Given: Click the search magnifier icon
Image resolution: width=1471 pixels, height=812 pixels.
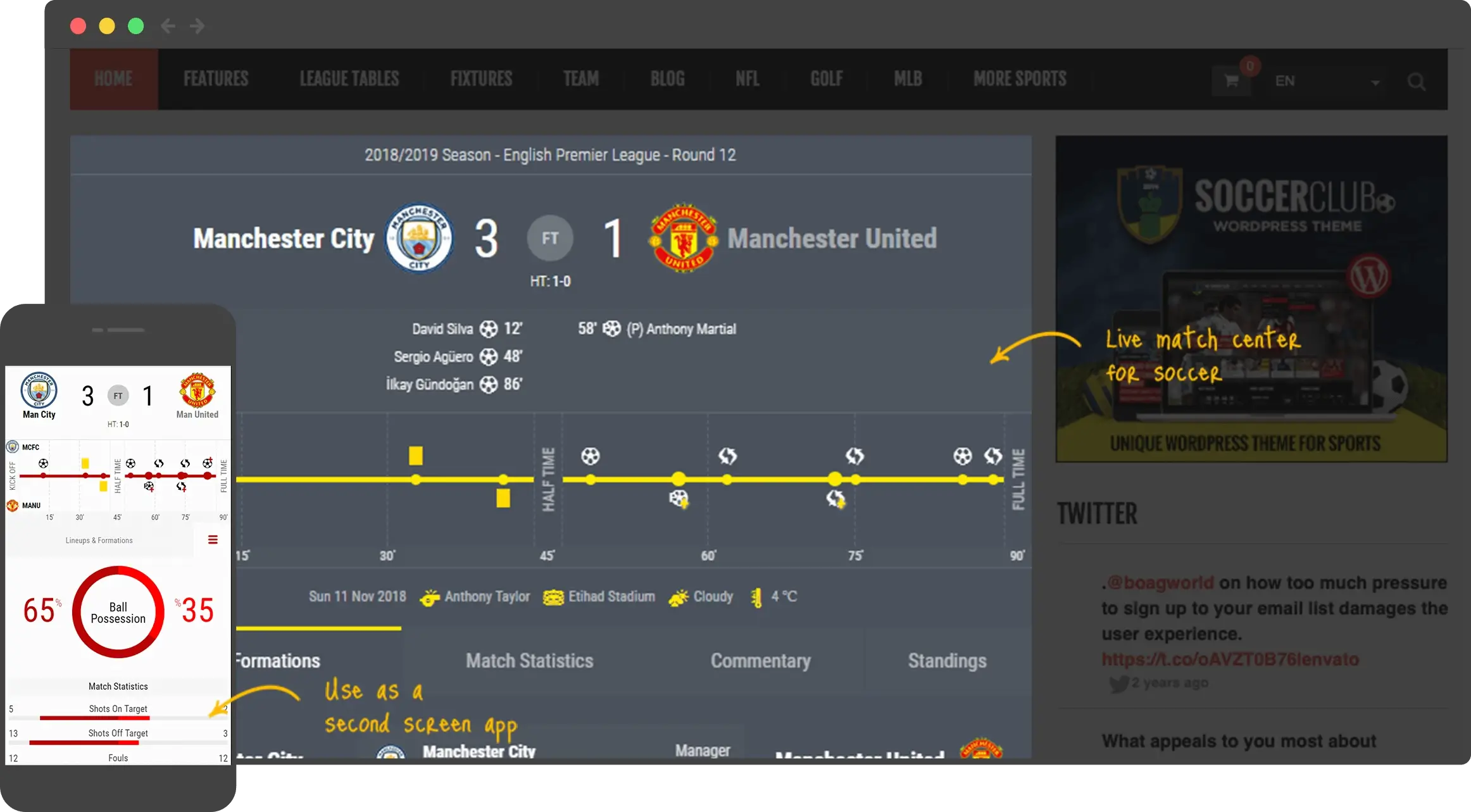Looking at the screenshot, I should point(1417,81).
